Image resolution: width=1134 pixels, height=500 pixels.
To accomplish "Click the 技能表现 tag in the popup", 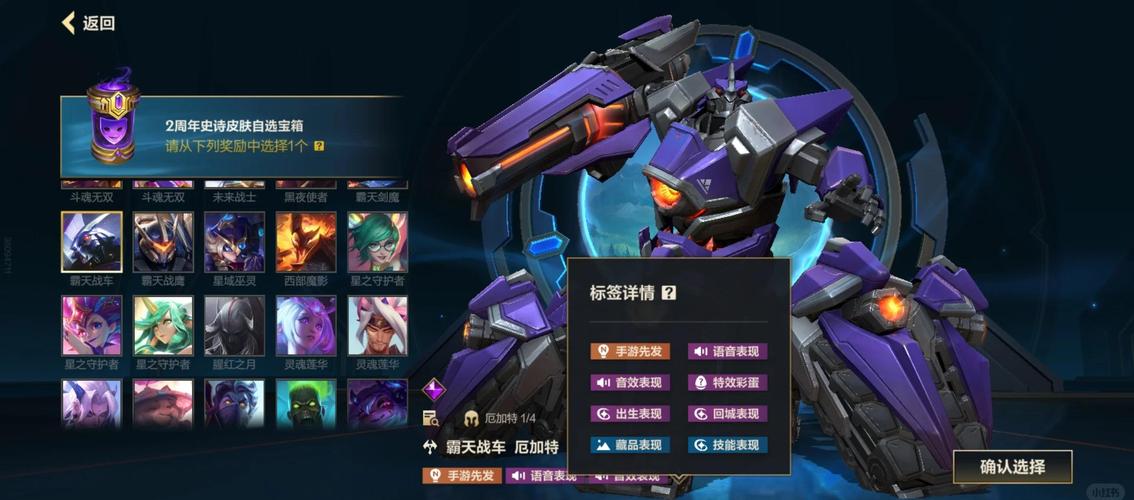I will click(727, 445).
